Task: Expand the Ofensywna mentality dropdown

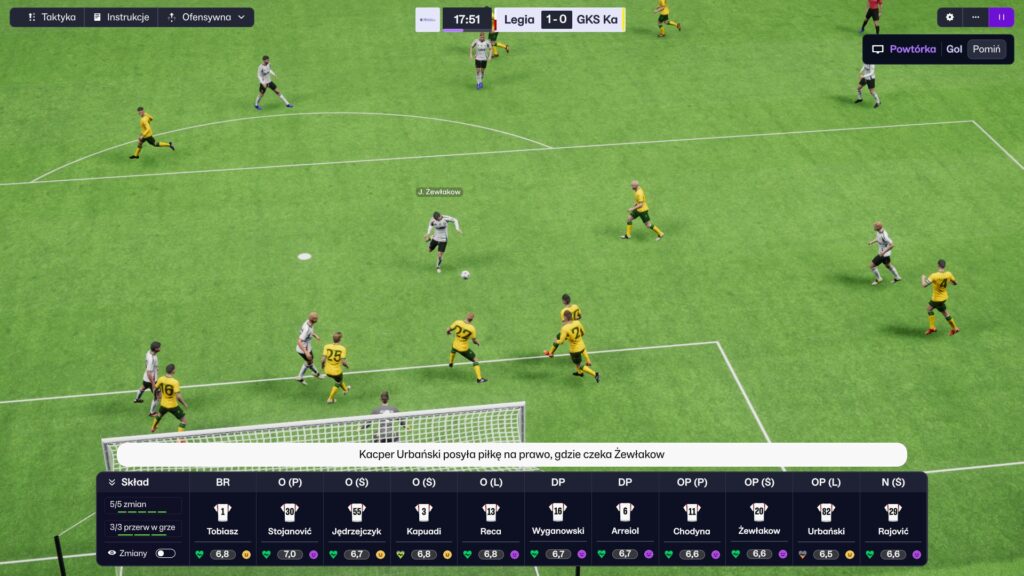Action: [x=206, y=17]
